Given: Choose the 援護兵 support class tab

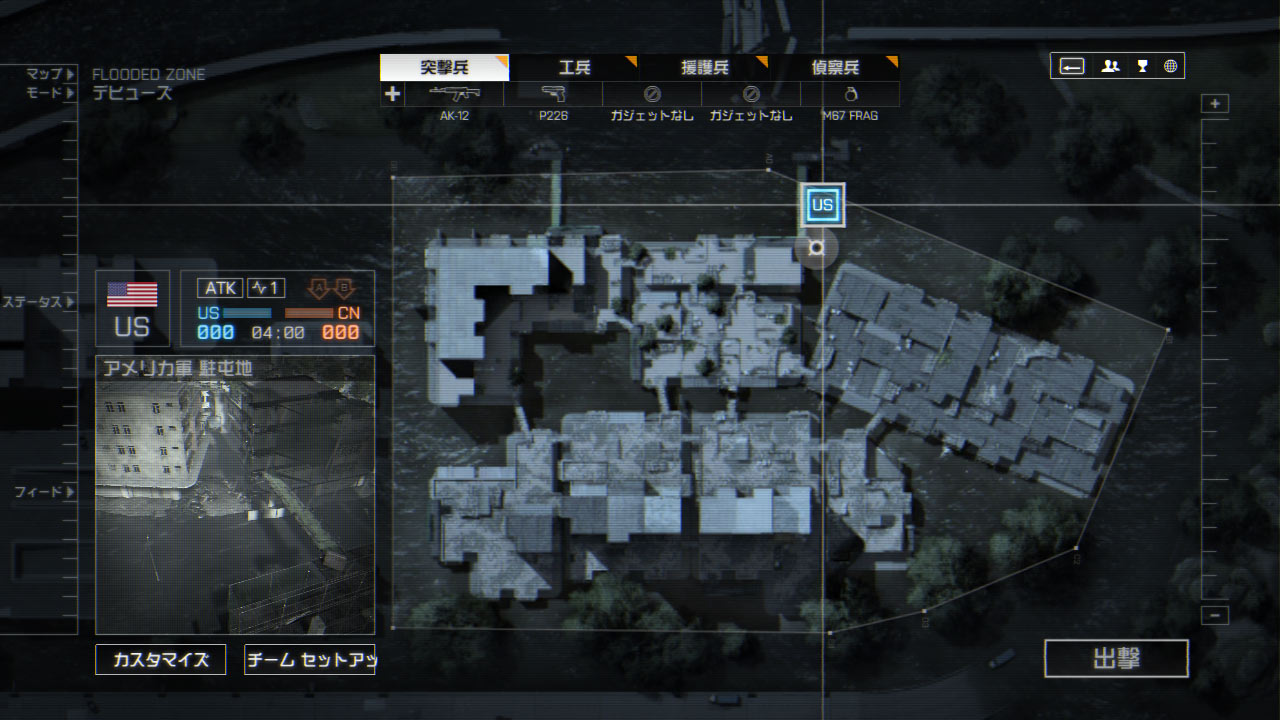Looking at the screenshot, I should coord(705,68).
